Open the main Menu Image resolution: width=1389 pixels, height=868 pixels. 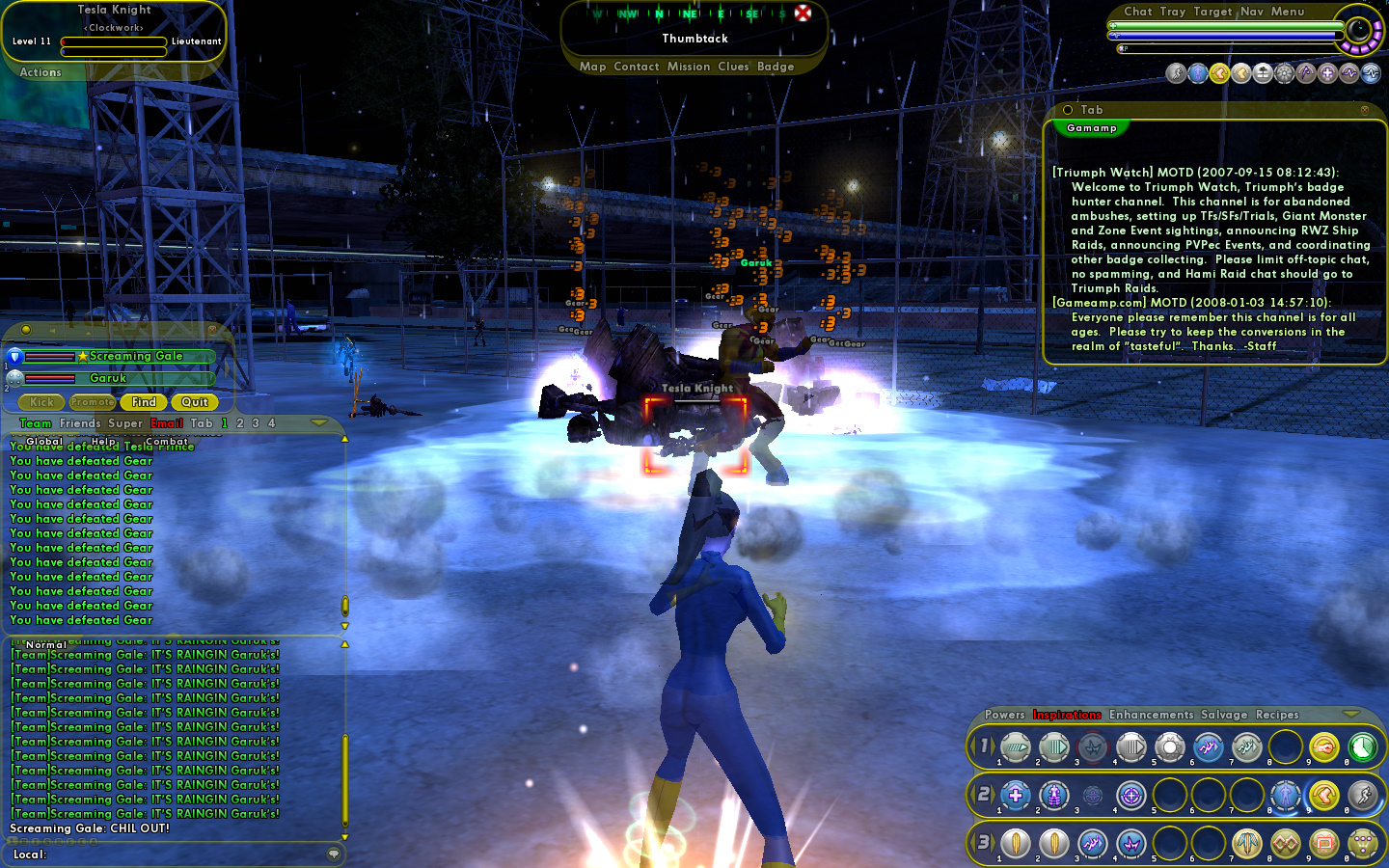click(1287, 12)
